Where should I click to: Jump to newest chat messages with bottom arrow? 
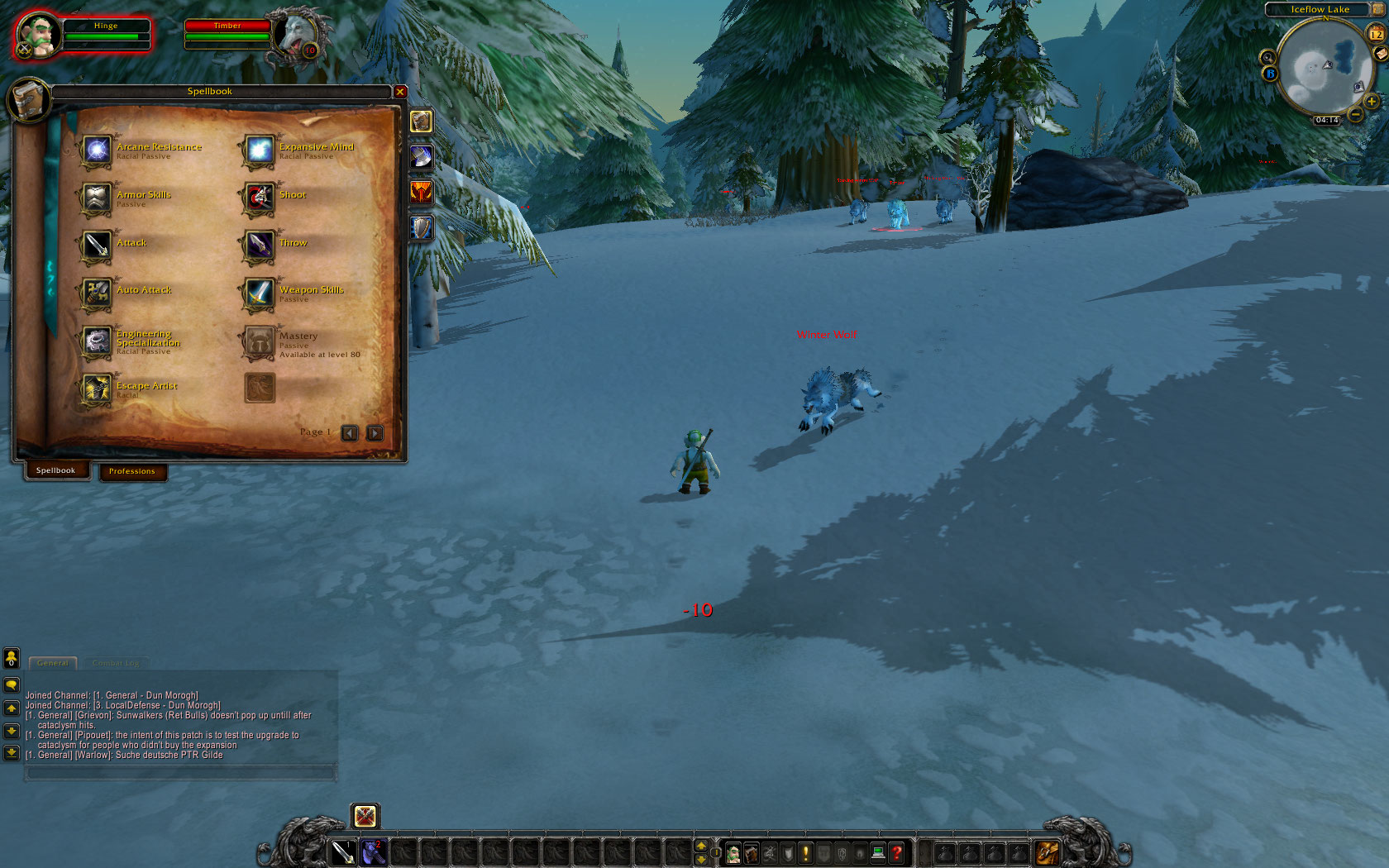12,752
